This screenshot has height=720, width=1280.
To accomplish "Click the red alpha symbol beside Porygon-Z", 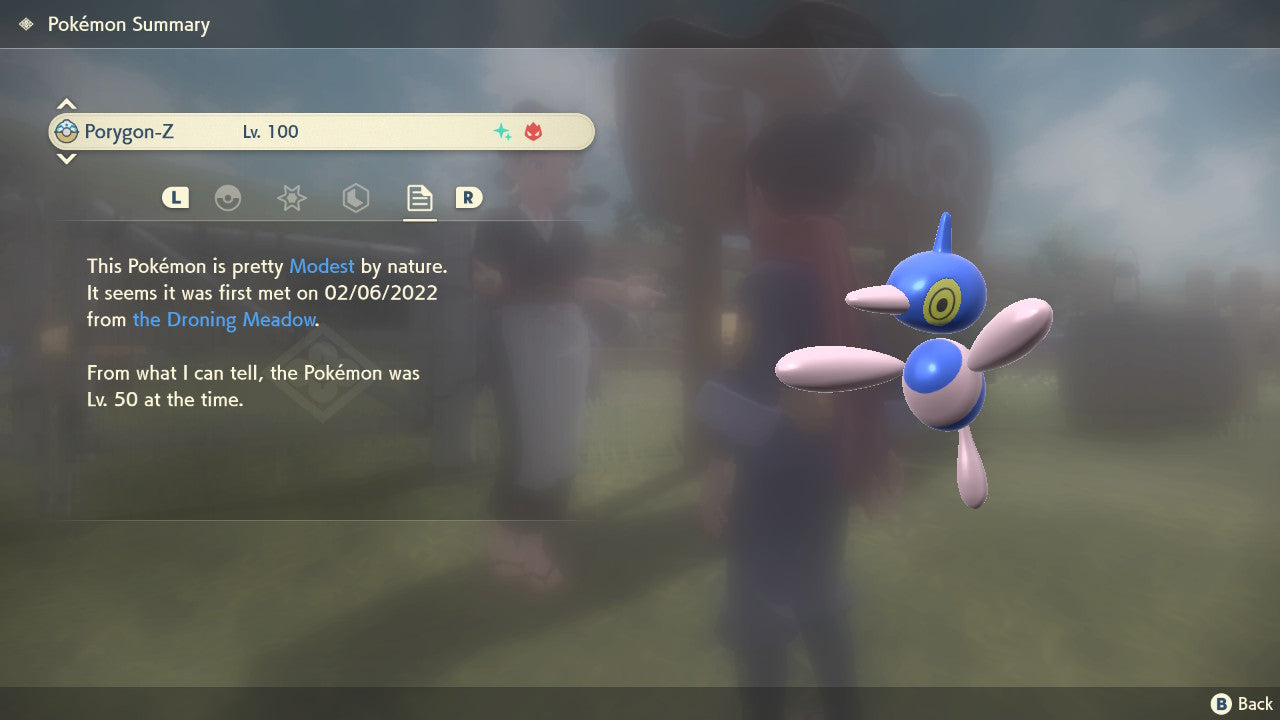I will tap(534, 131).
